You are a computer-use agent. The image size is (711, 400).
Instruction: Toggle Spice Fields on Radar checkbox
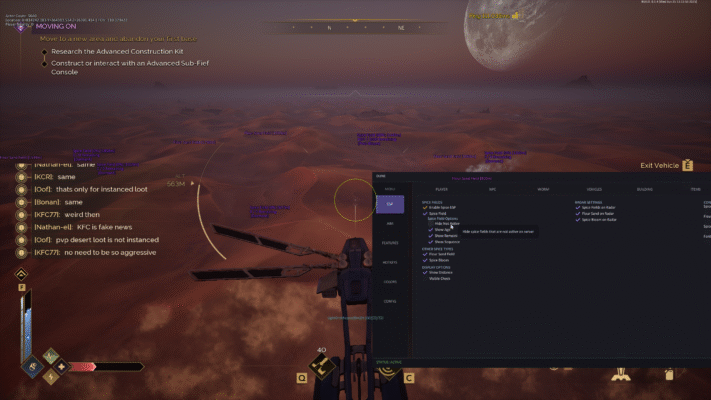coord(578,207)
